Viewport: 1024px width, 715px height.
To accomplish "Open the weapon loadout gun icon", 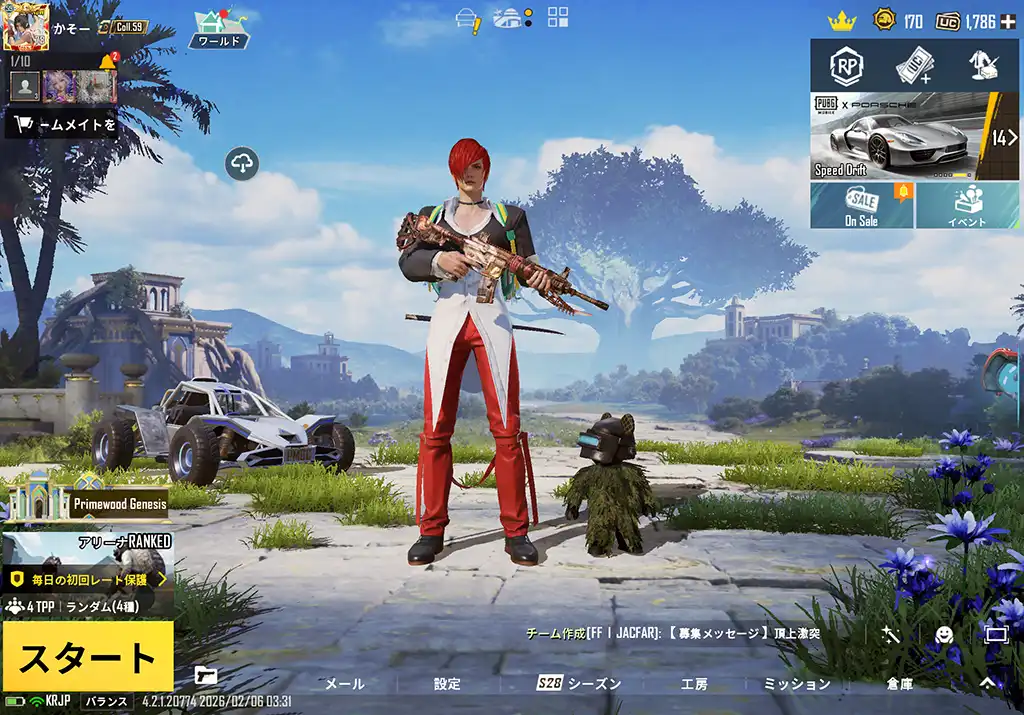I will [x=206, y=675].
